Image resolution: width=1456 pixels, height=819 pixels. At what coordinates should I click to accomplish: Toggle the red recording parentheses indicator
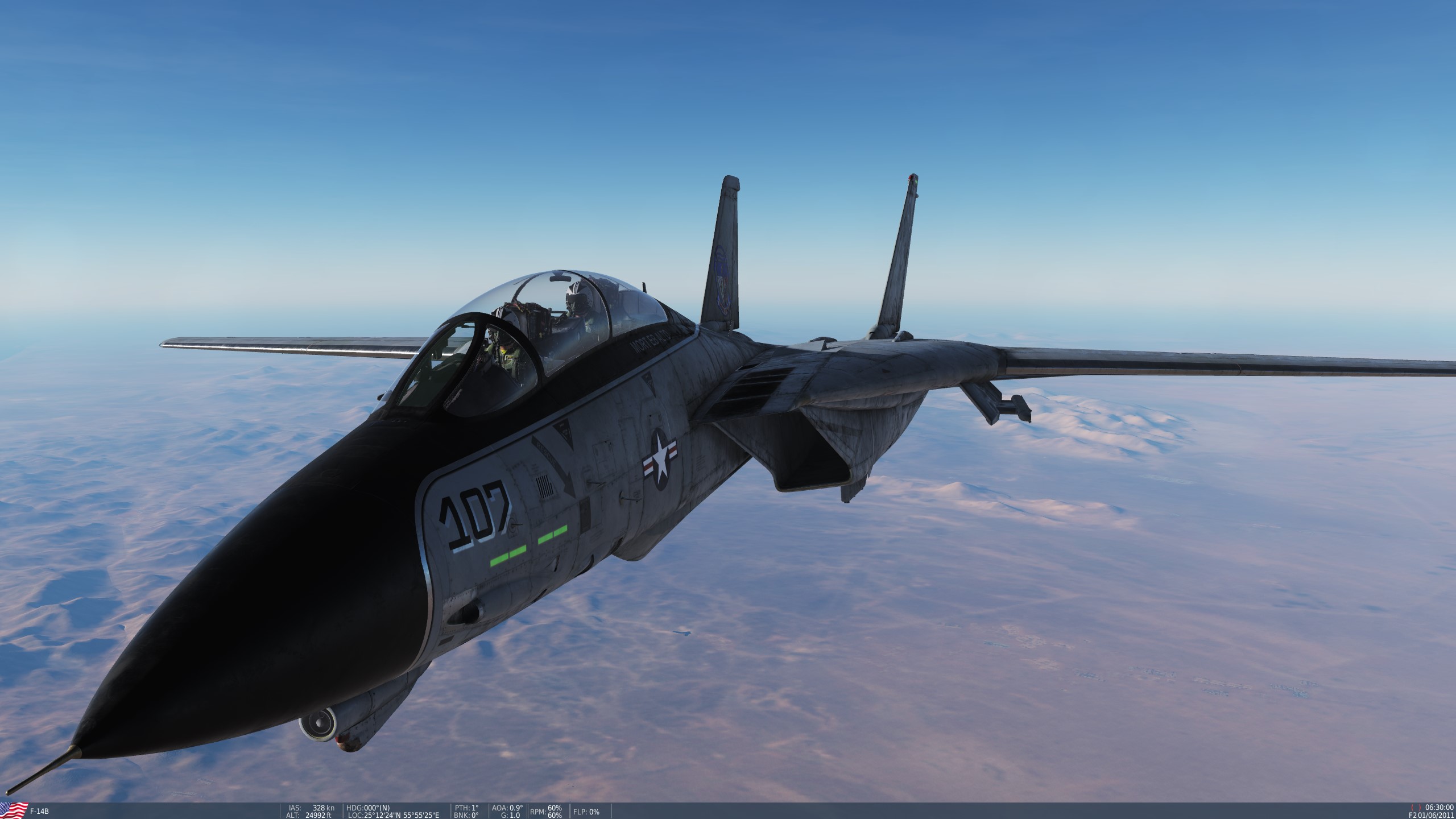(x=1415, y=808)
